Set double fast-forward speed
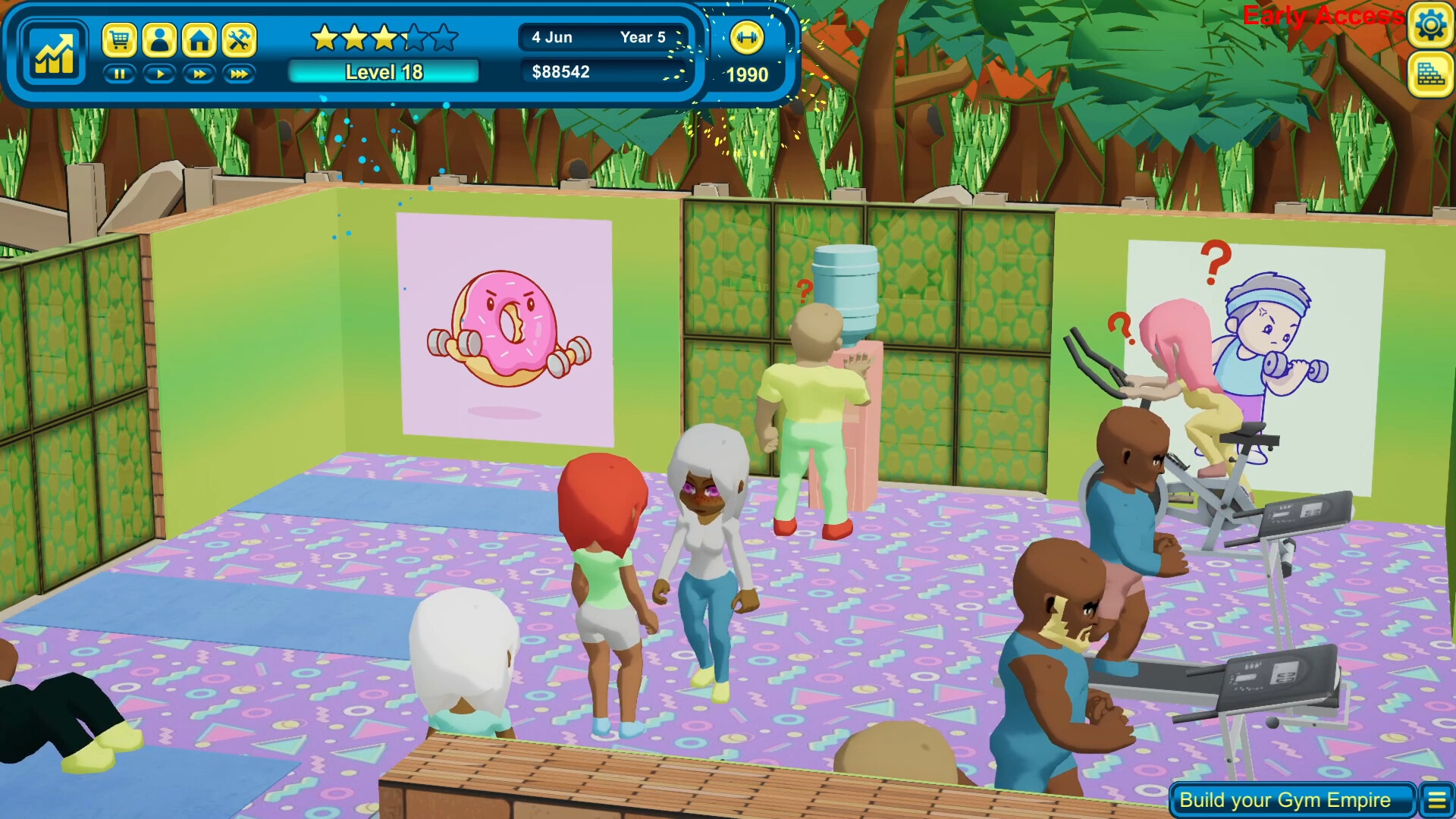Image resolution: width=1456 pixels, height=819 pixels. (199, 74)
